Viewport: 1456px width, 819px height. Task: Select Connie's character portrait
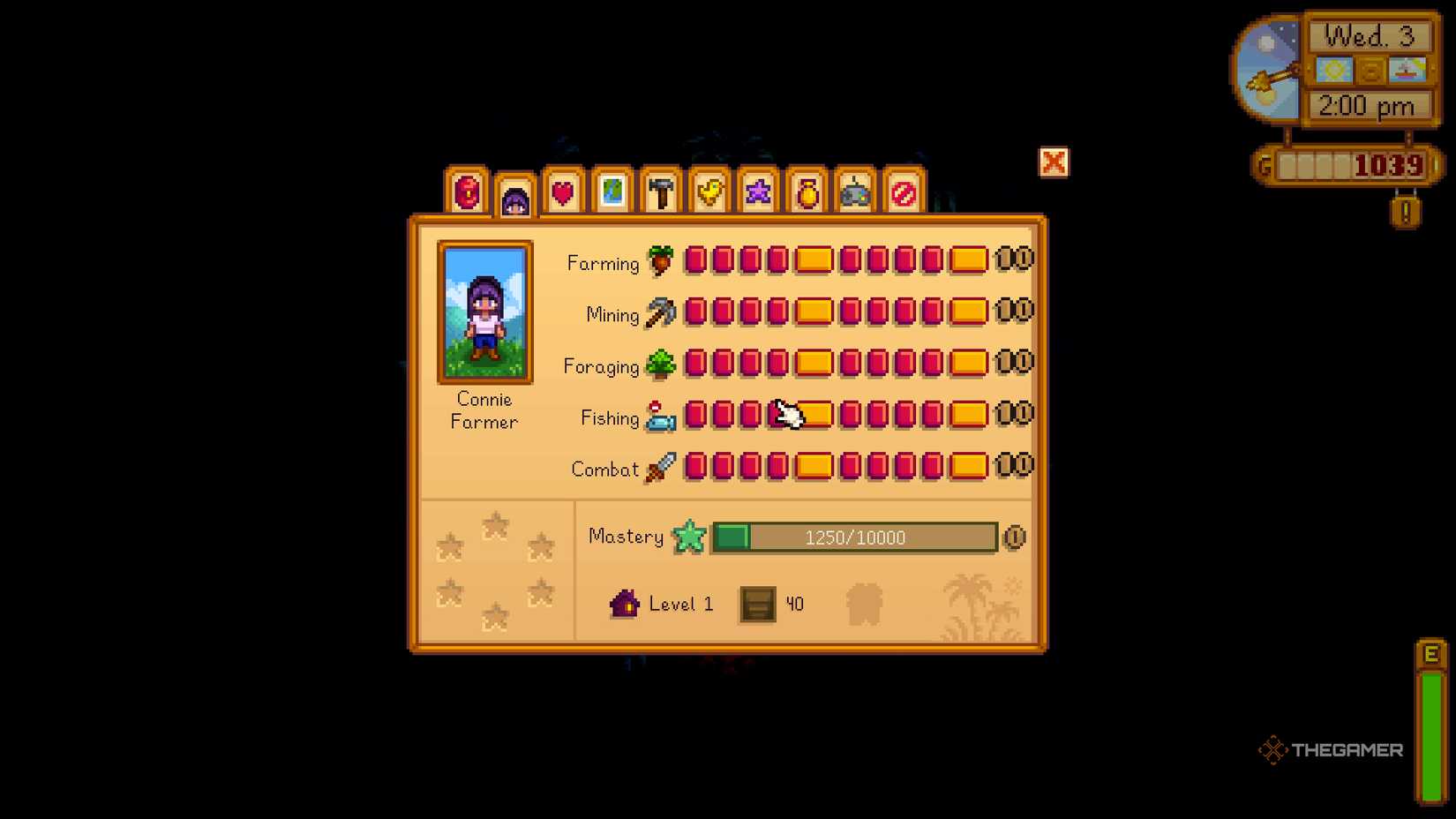click(484, 311)
